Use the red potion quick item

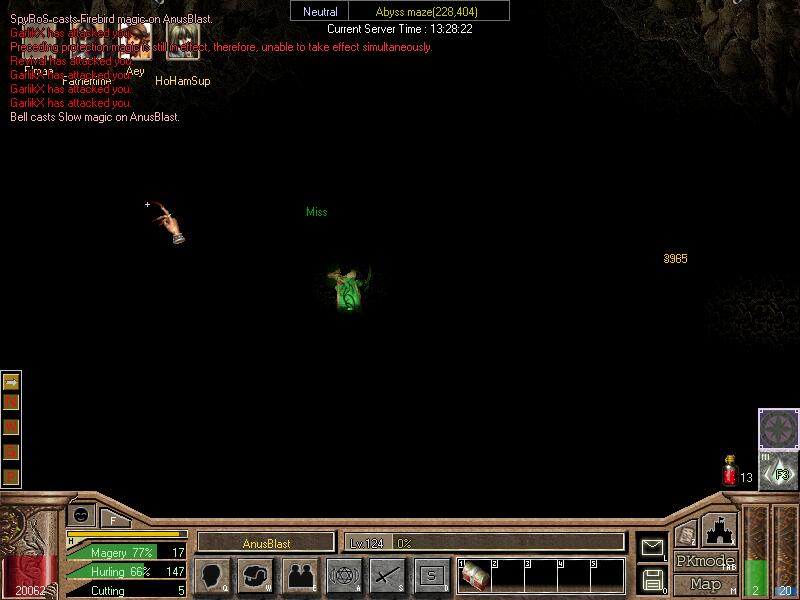point(730,471)
